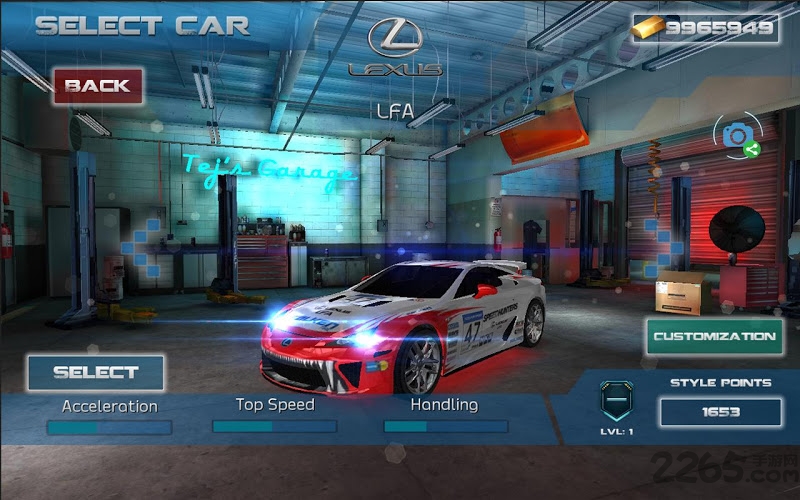
Task: Confirm the car with the SELECT button
Action: pos(96,373)
